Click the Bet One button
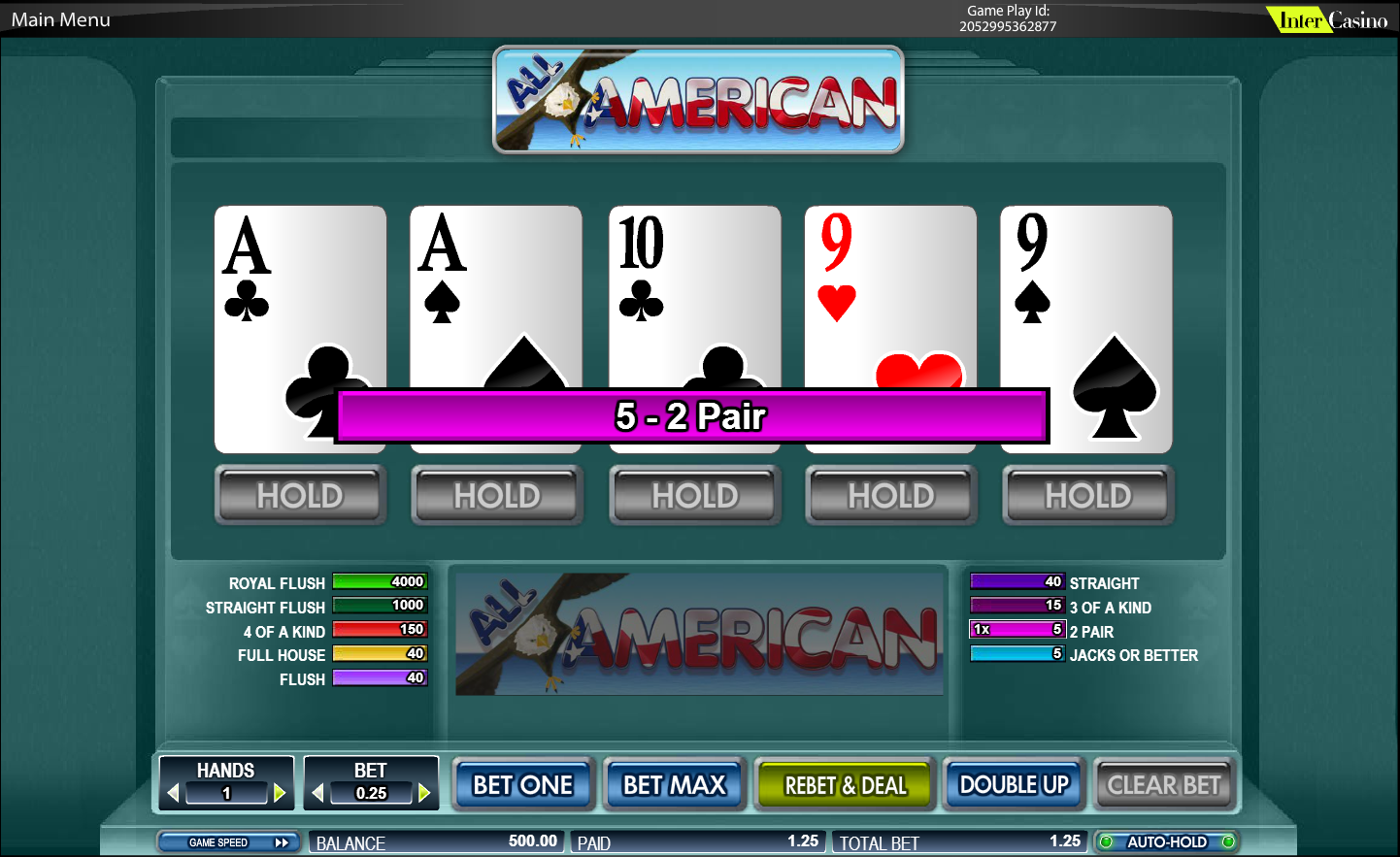The height and width of the screenshot is (857, 1400). coord(523,784)
